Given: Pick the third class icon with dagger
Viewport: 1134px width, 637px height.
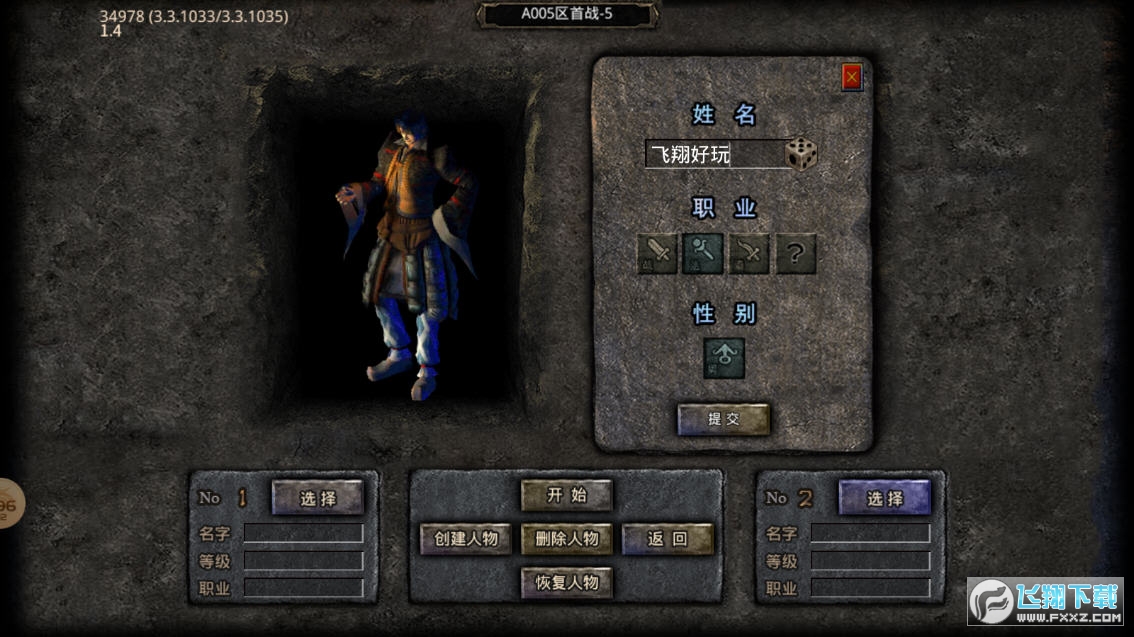Looking at the screenshot, I should (x=749, y=254).
